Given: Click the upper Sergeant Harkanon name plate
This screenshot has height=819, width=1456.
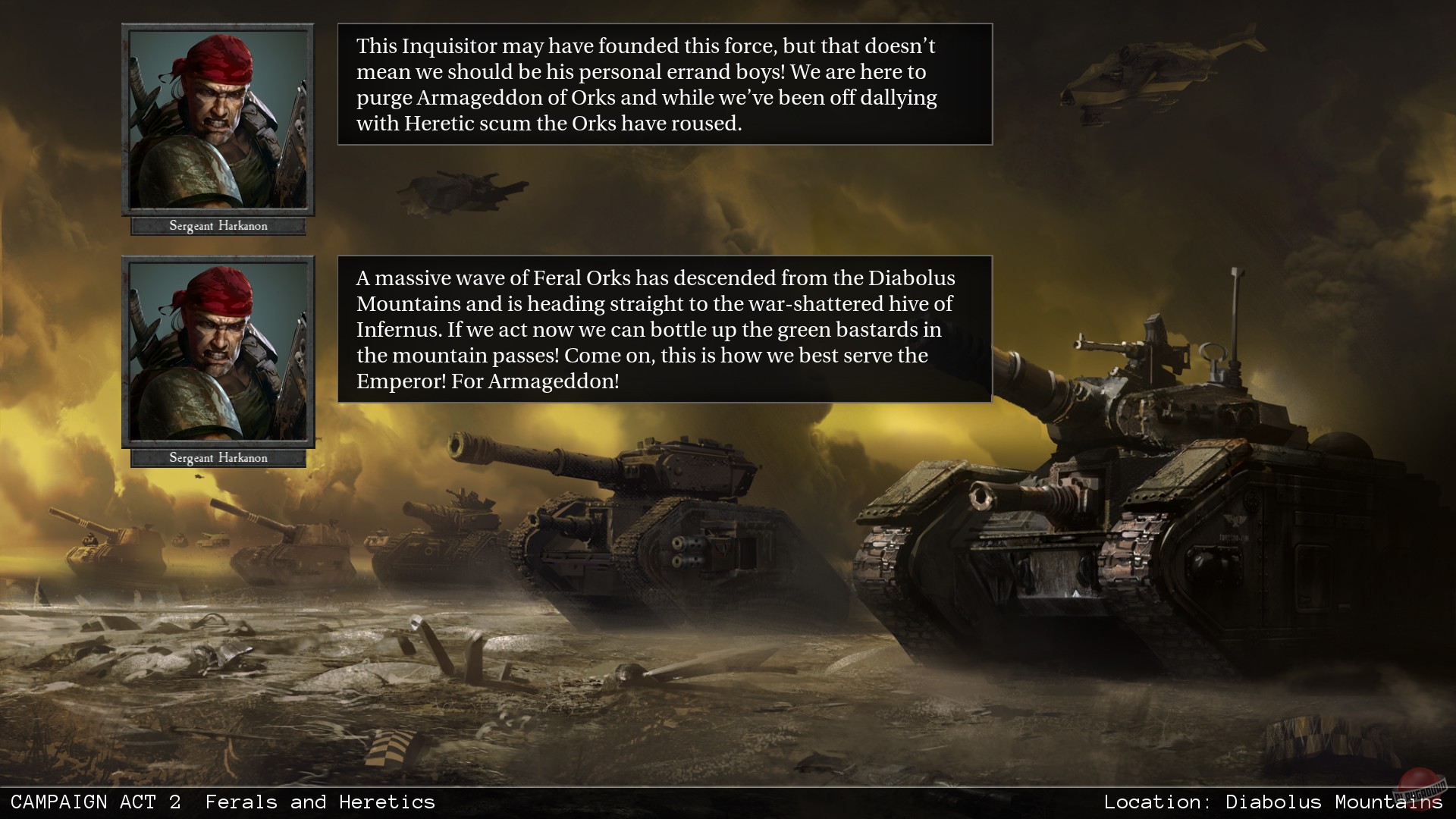Looking at the screenshot, I should [218, 225].
